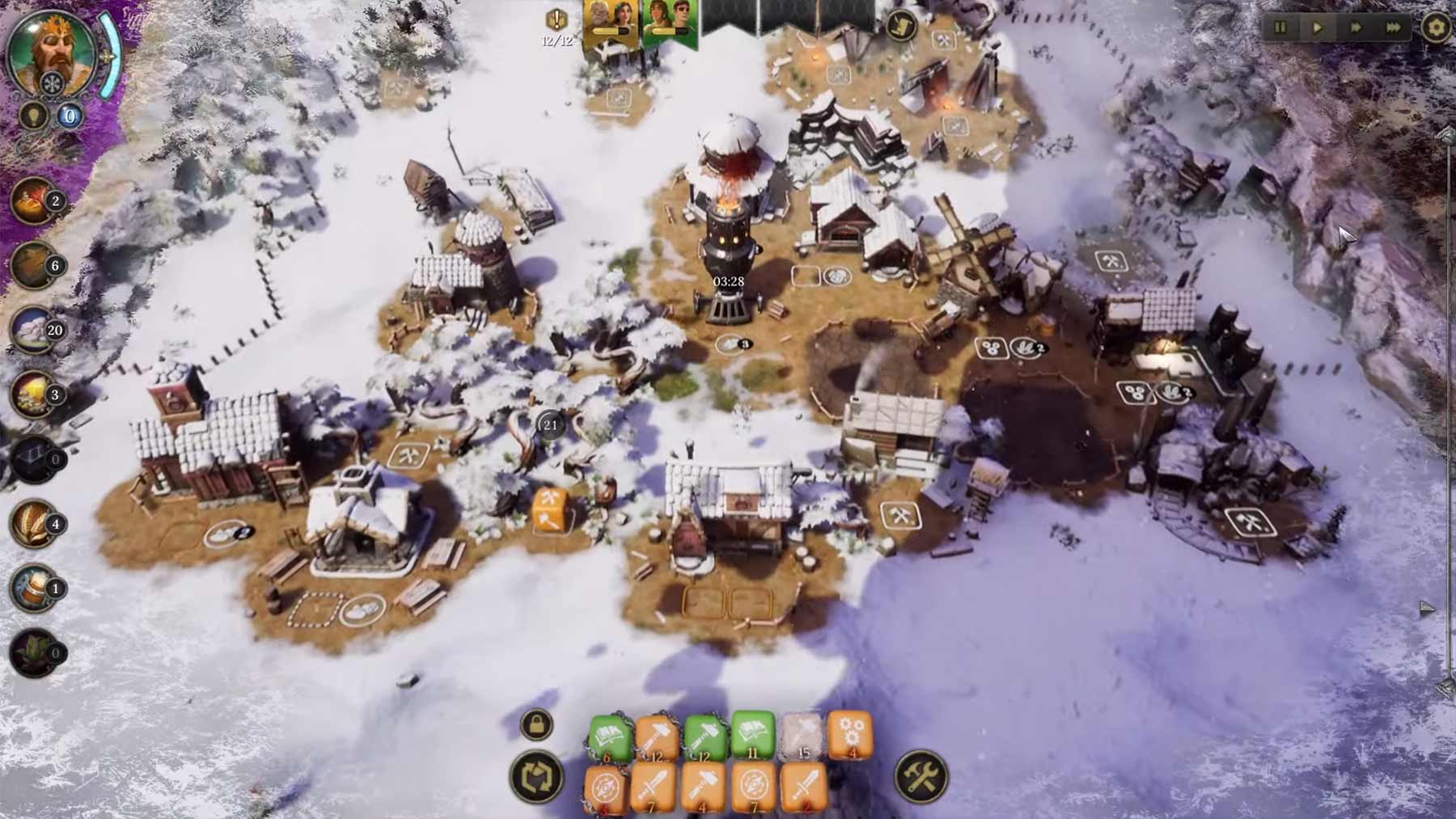Select the bearded king portrait
The image size is (1456, 819).
(x=50, y=50)
